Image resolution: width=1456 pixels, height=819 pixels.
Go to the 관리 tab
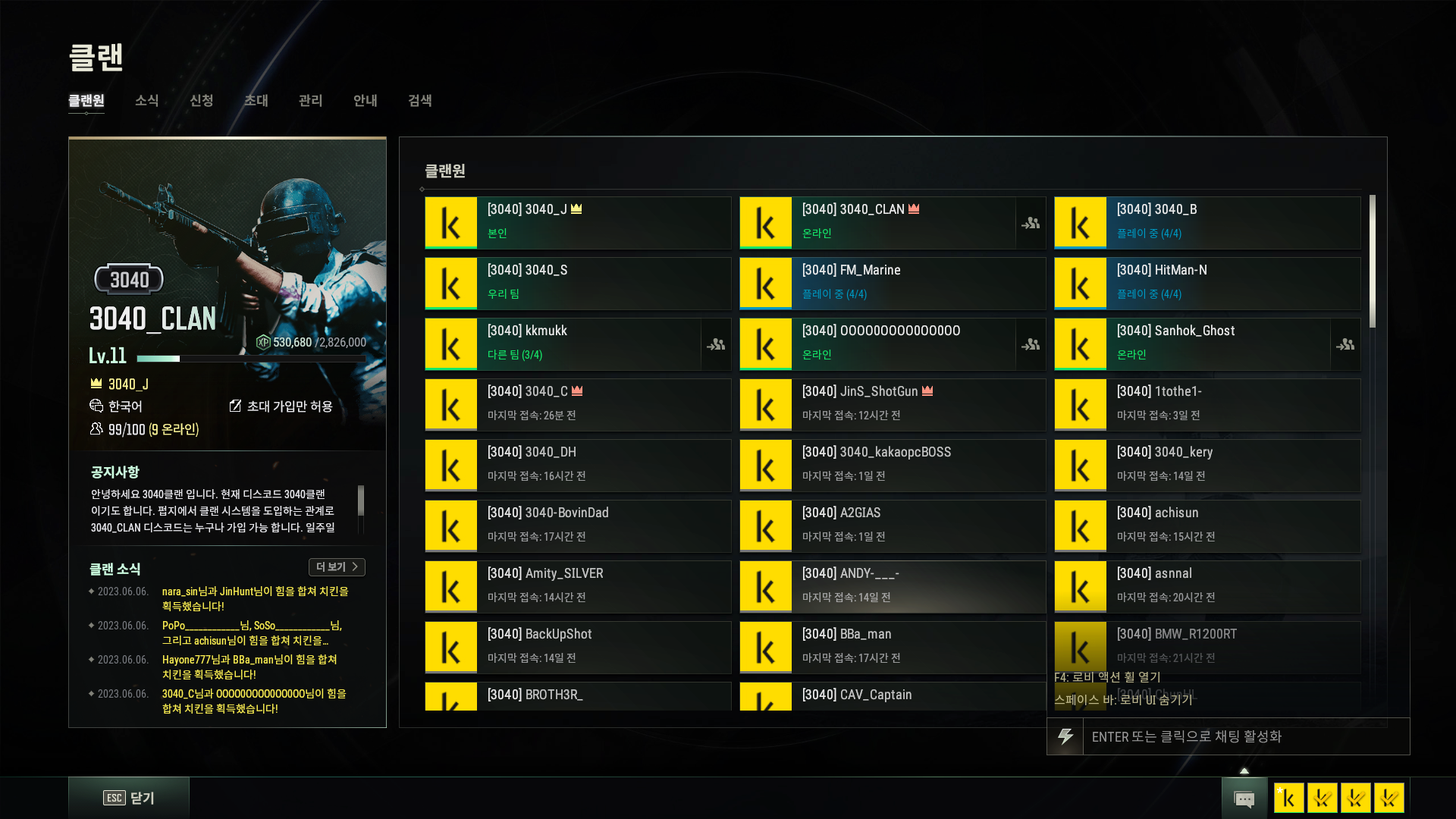click(310, 101)
